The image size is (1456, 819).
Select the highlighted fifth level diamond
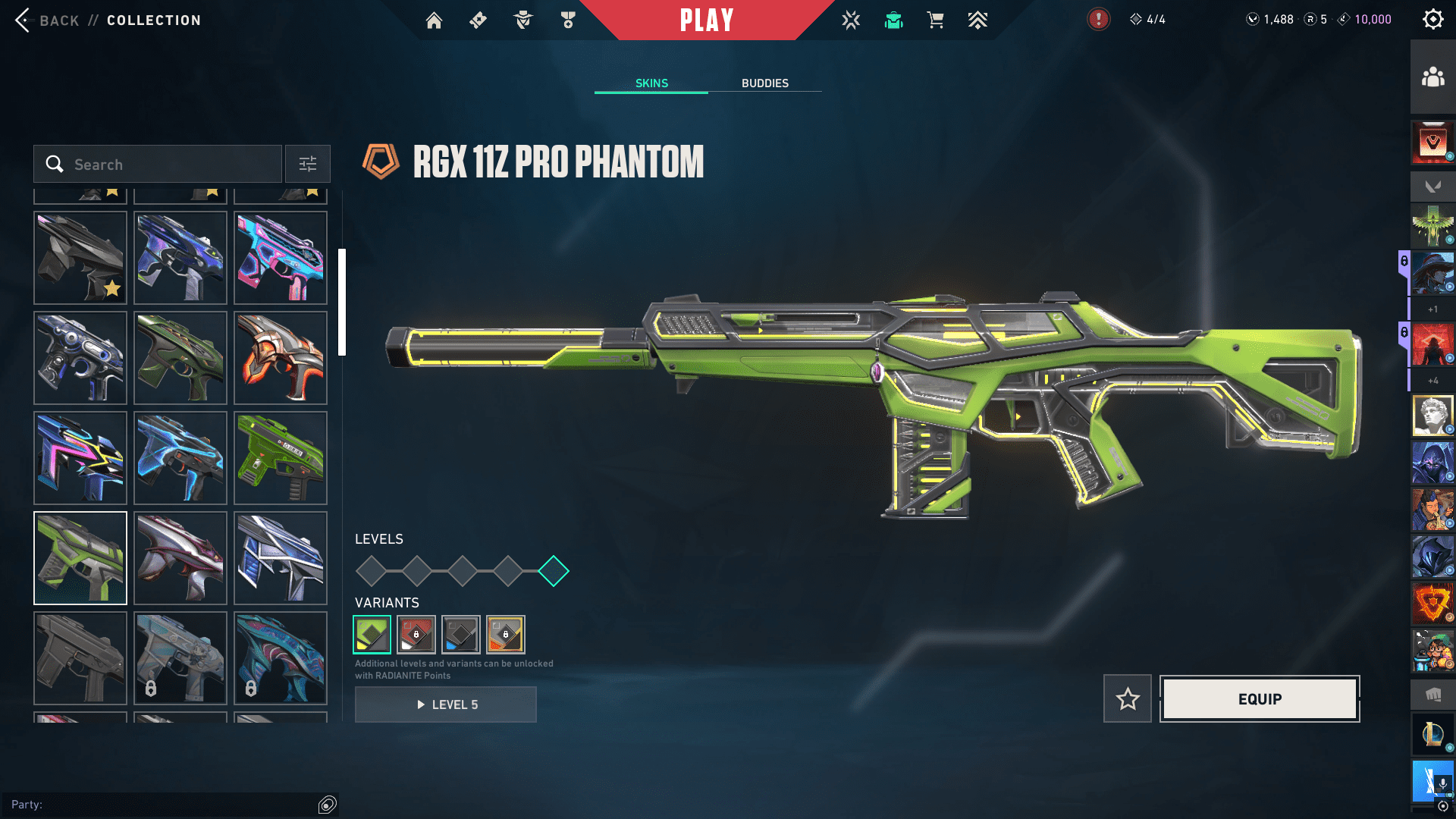coord(554,571)
